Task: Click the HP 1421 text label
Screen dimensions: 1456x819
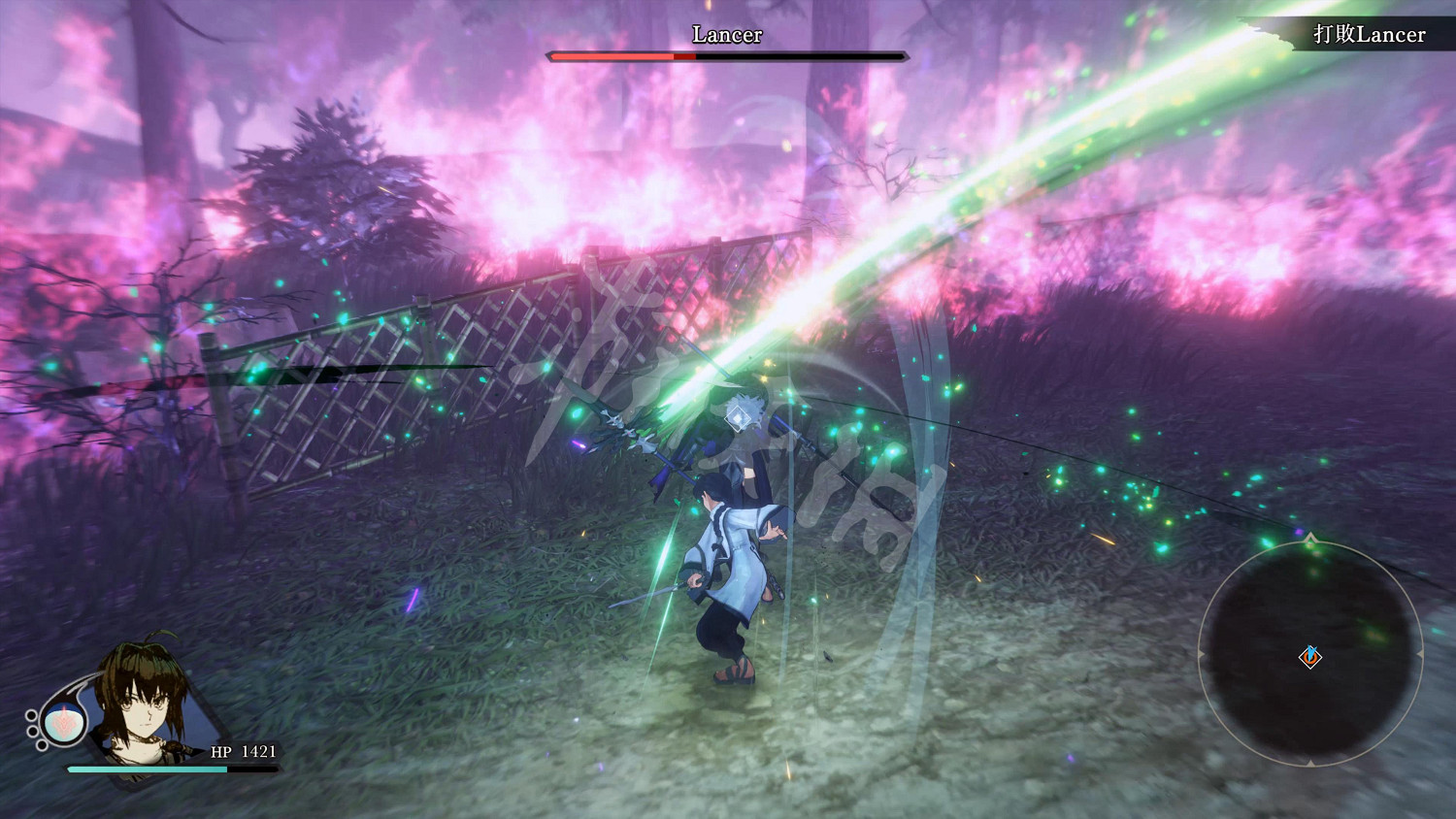Action: pos(243,751)
